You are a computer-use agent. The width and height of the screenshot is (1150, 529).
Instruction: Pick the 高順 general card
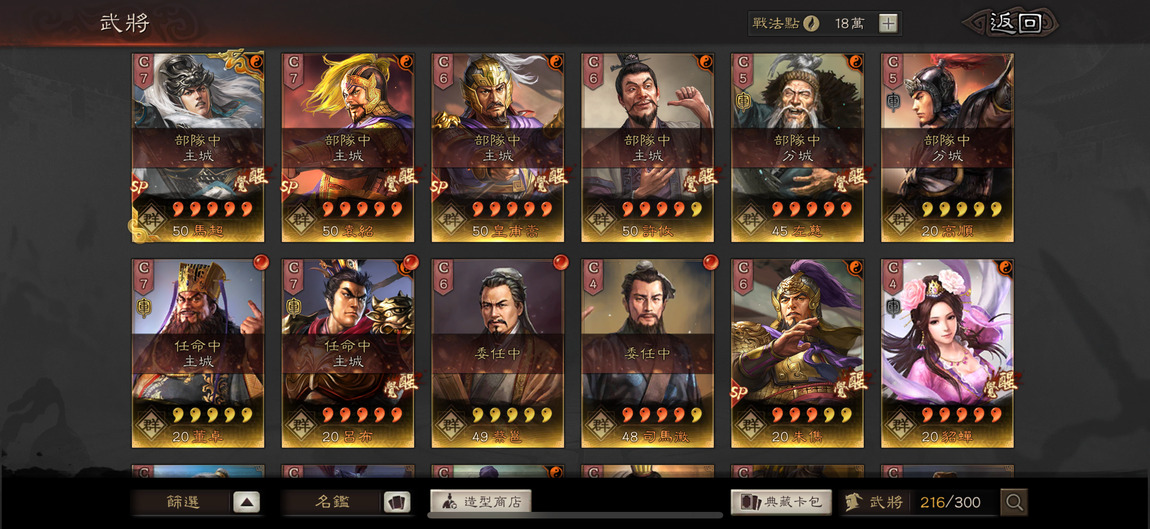pos(947,147)
